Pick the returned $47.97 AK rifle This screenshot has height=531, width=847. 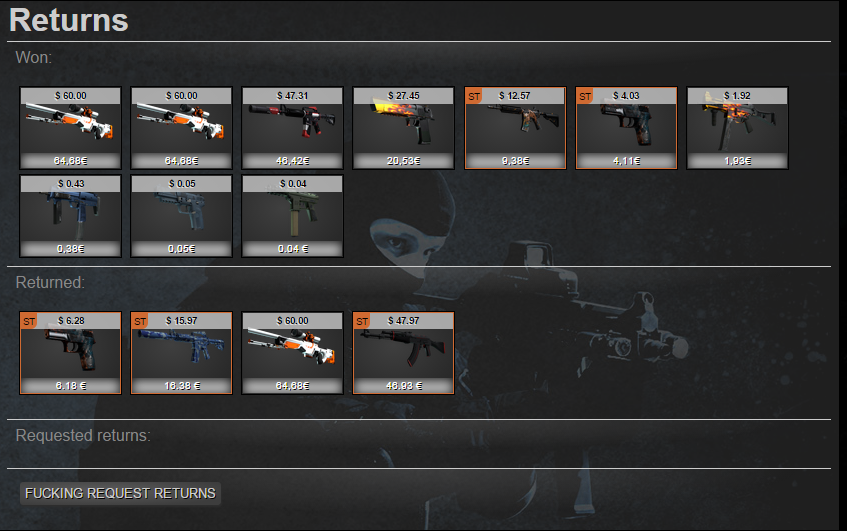tap(404, 352)
